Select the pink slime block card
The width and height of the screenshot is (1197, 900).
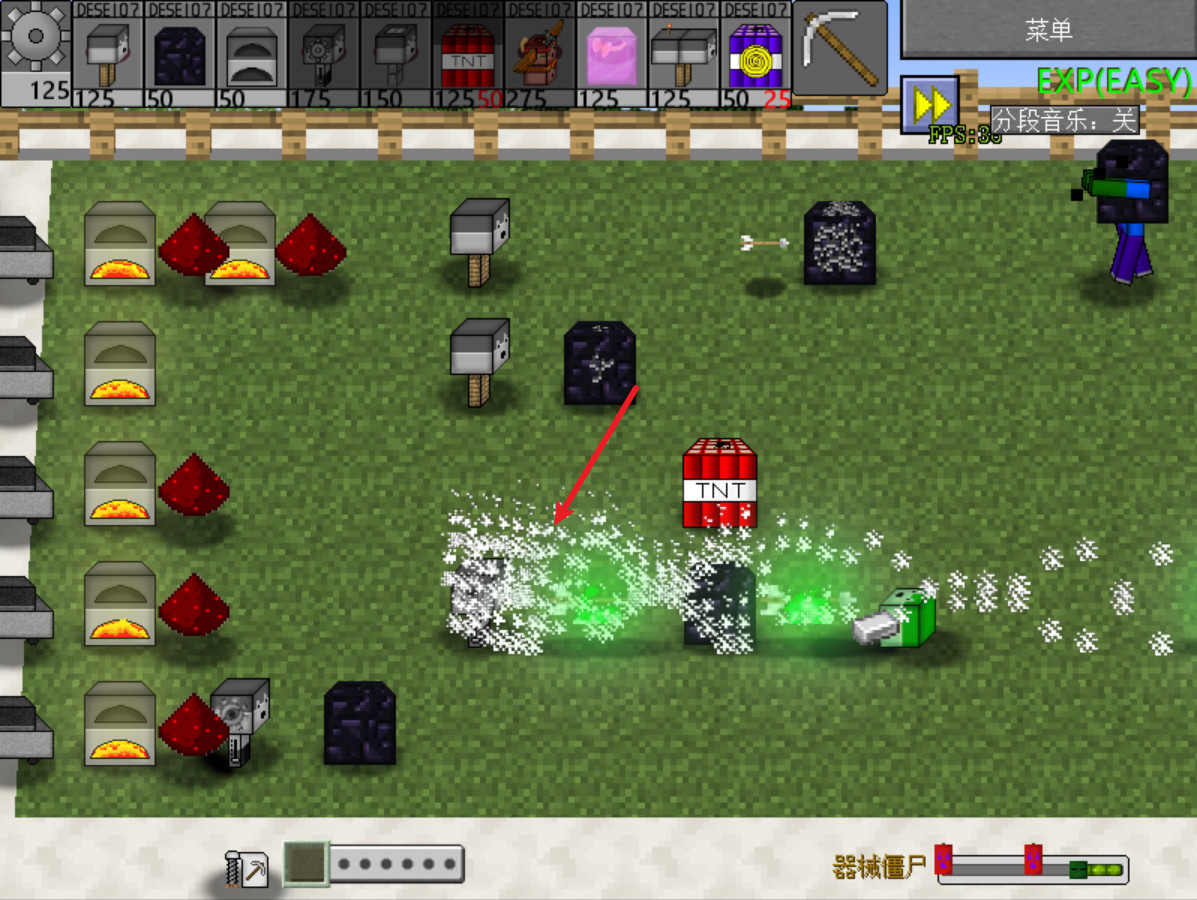coord(612,54)
